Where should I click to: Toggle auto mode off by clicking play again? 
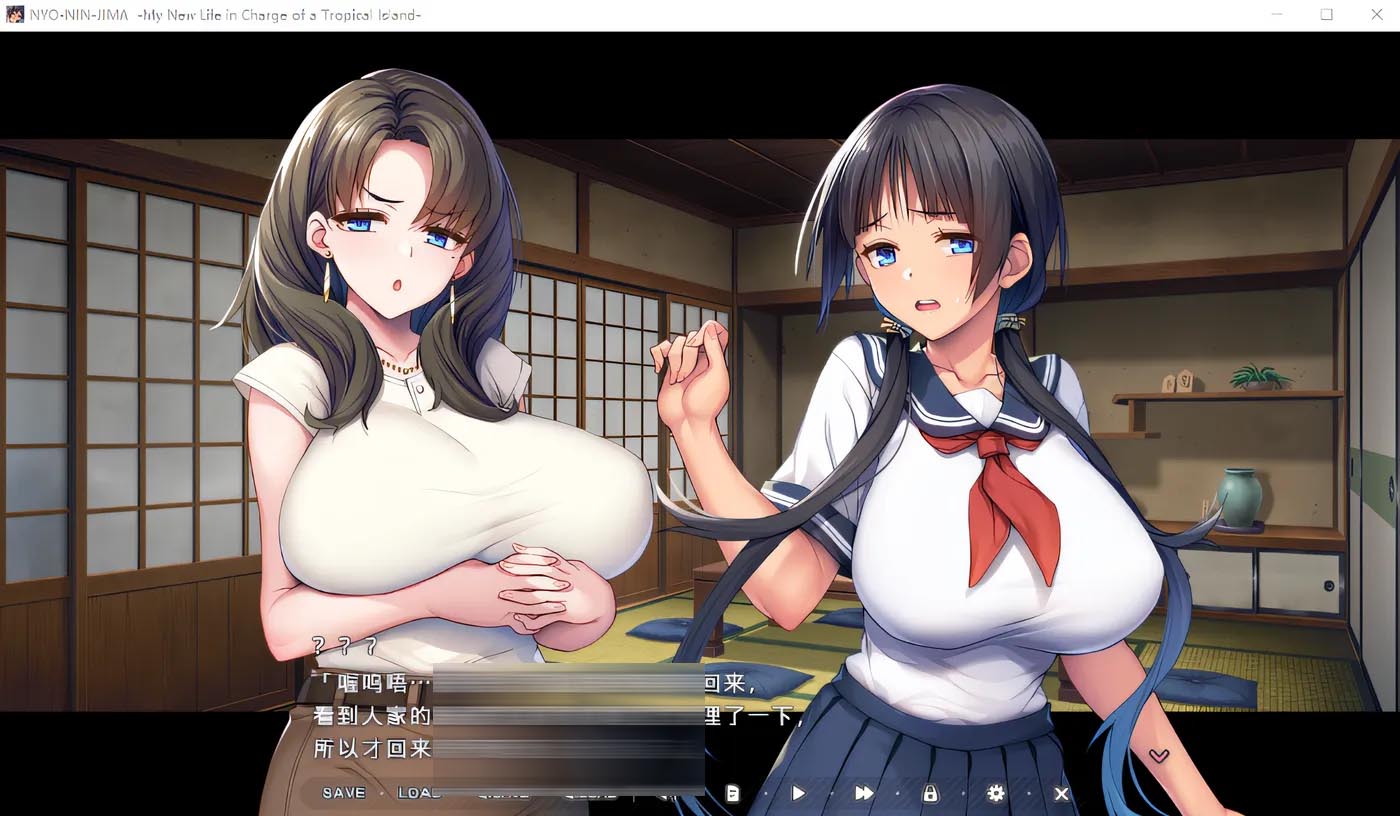tap(797, 792)
